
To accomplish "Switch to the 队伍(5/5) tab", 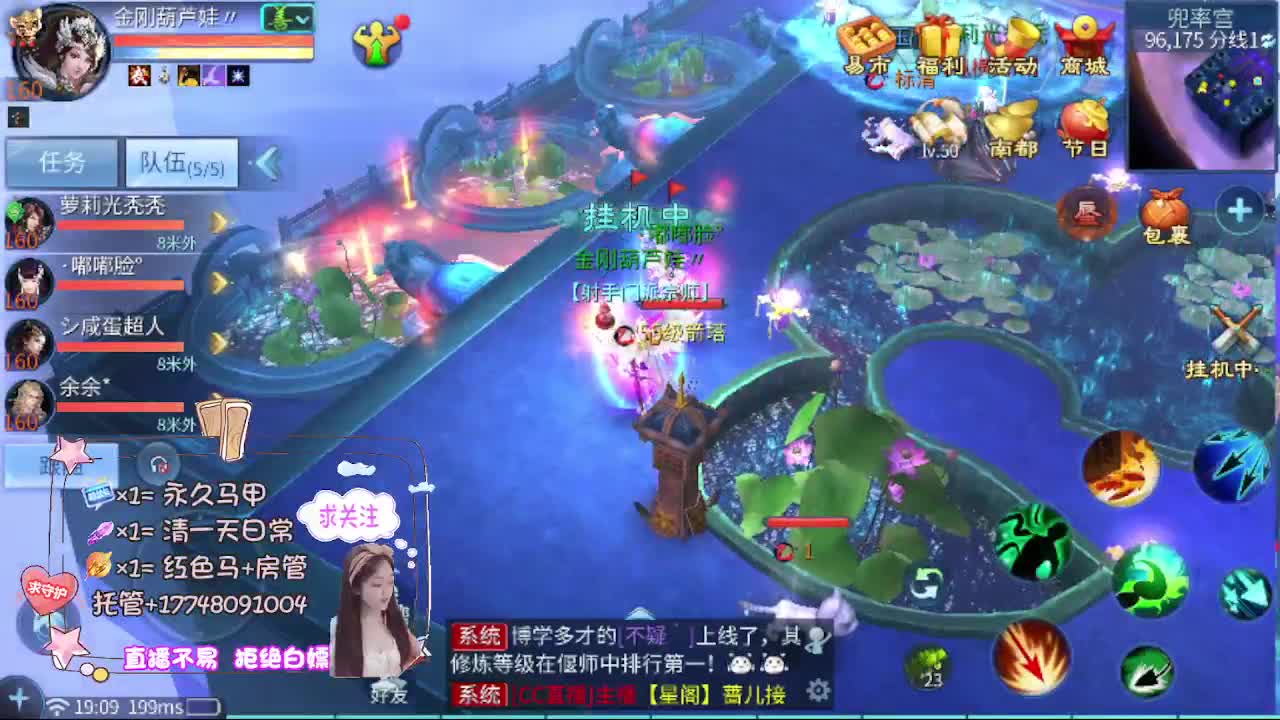I will pos(180,162).
